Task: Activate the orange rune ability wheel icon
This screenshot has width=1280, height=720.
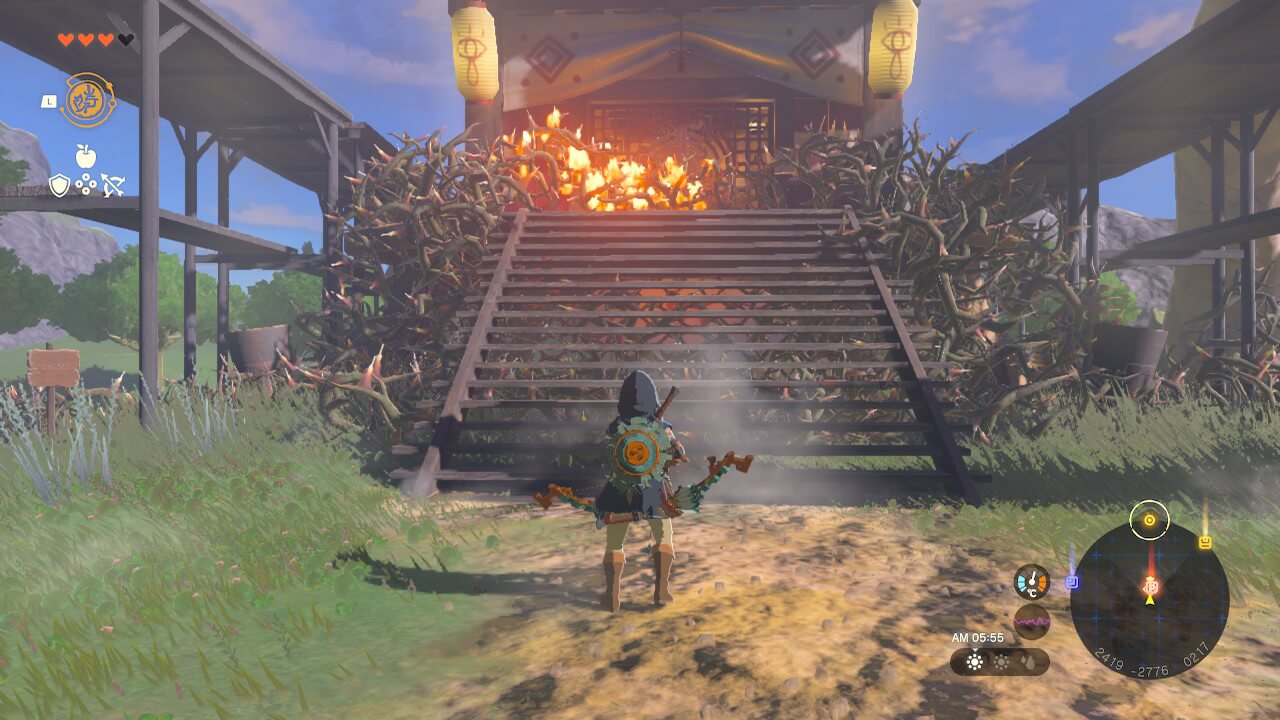Action: click(88, 100)
